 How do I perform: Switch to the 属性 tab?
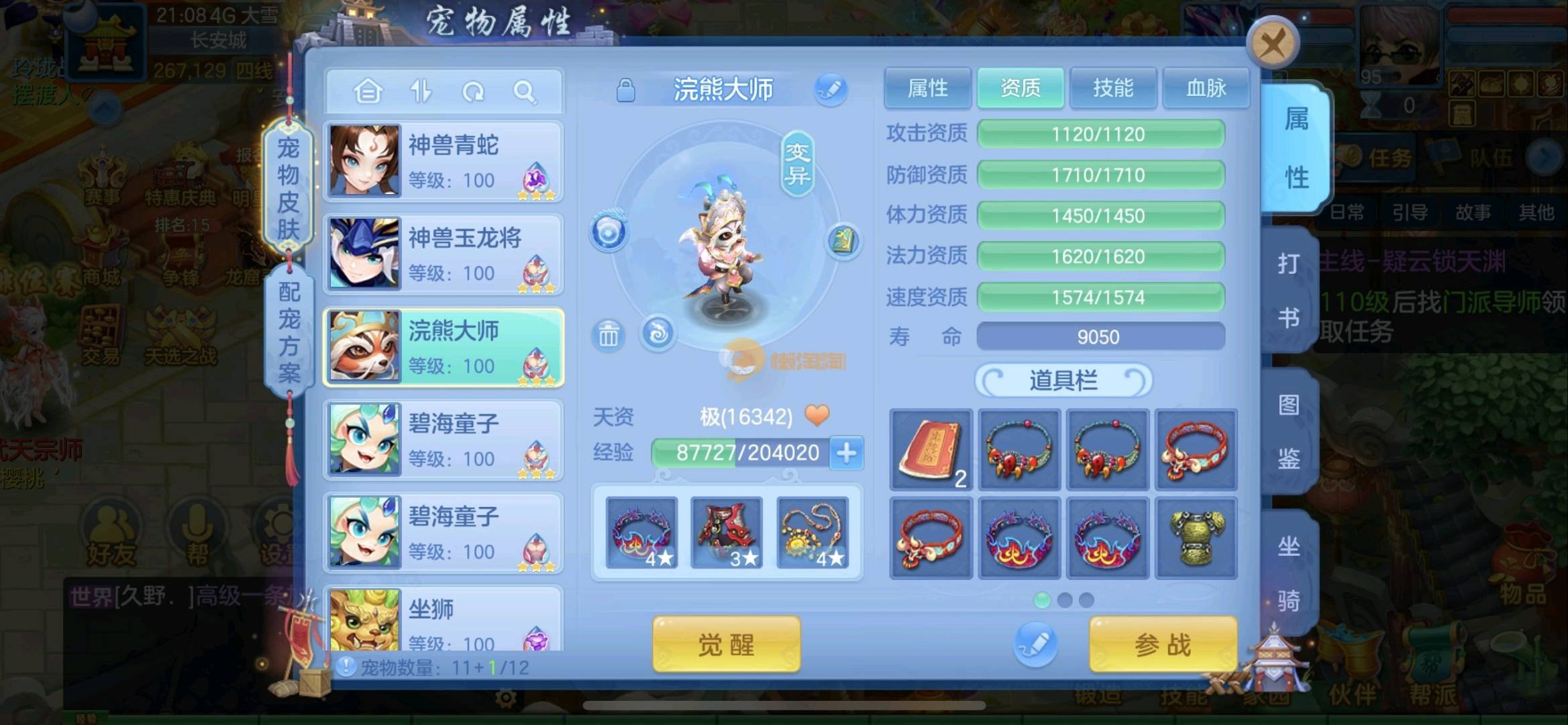tap(927, 88)
